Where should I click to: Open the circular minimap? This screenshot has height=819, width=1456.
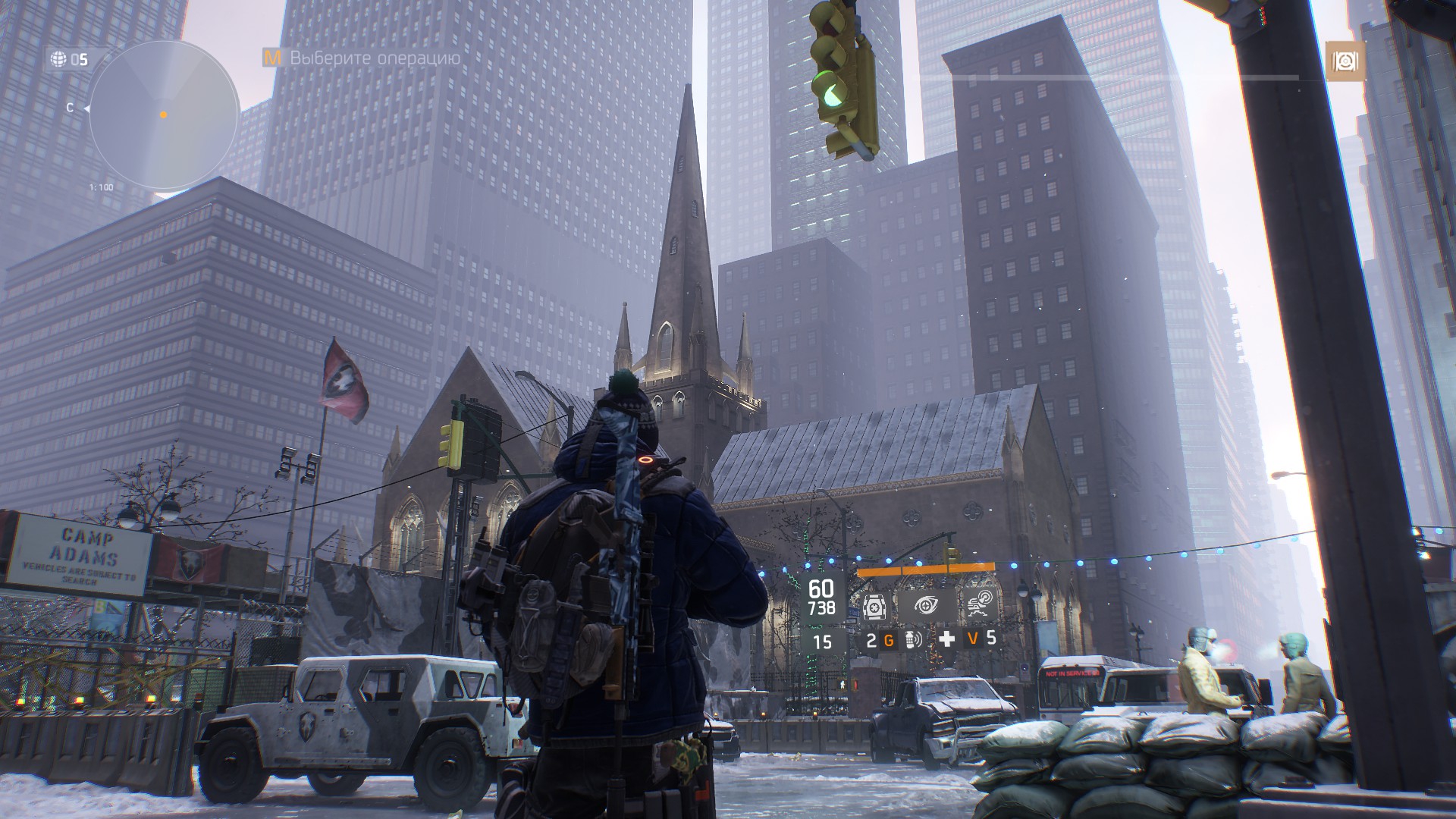pyautogui.click(x=163, y=115)
